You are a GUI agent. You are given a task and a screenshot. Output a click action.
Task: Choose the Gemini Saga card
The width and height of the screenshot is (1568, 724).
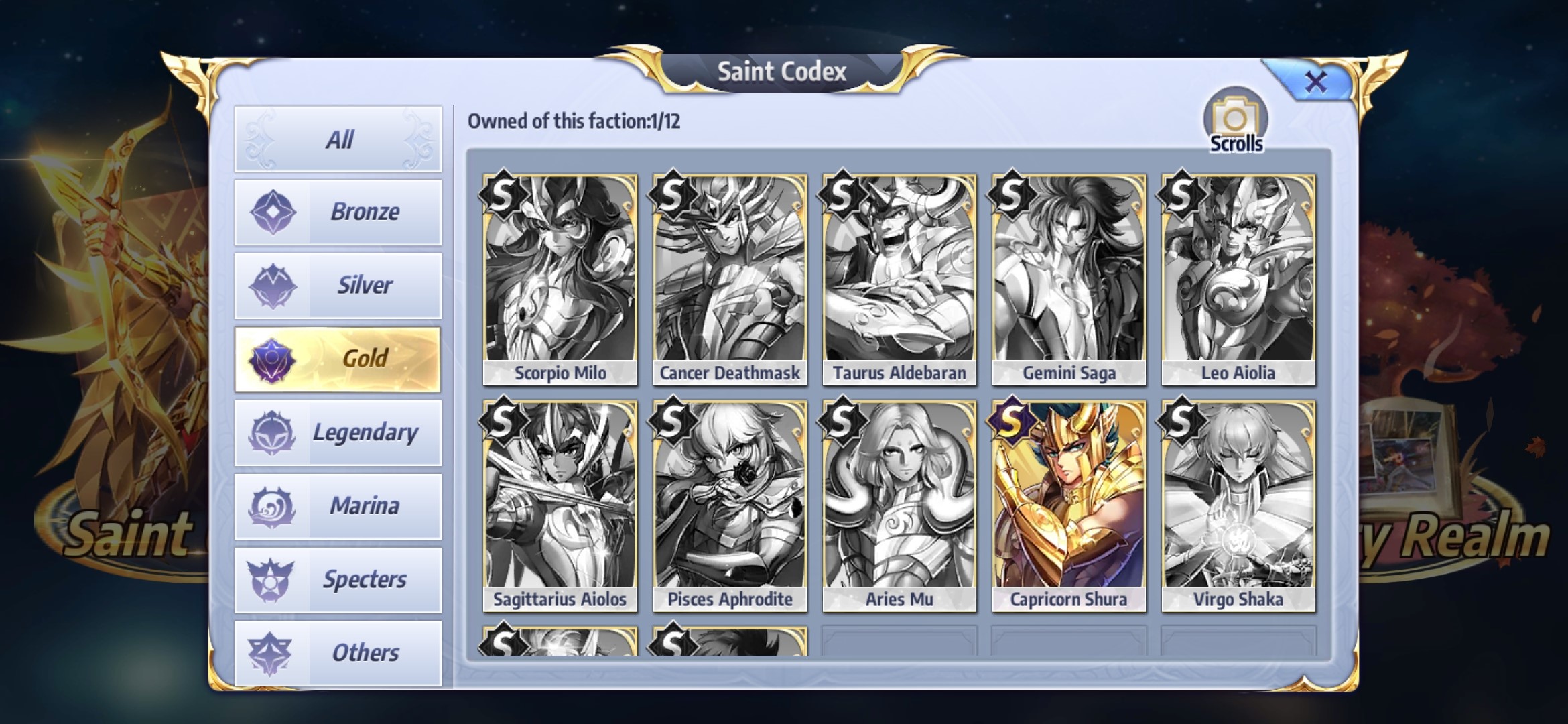tap(1069, 280)
